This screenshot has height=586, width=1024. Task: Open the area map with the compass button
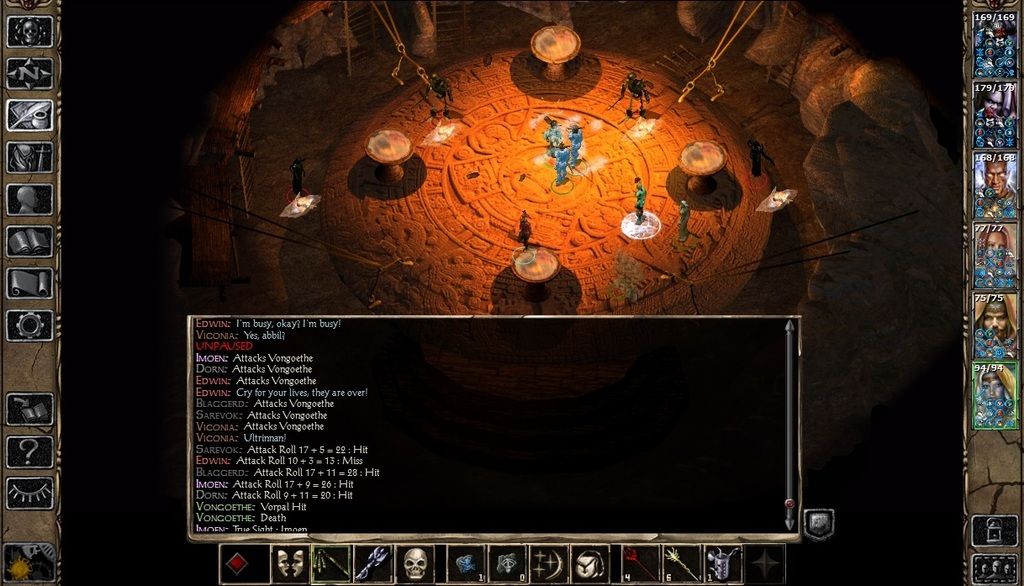coord(30,73)
